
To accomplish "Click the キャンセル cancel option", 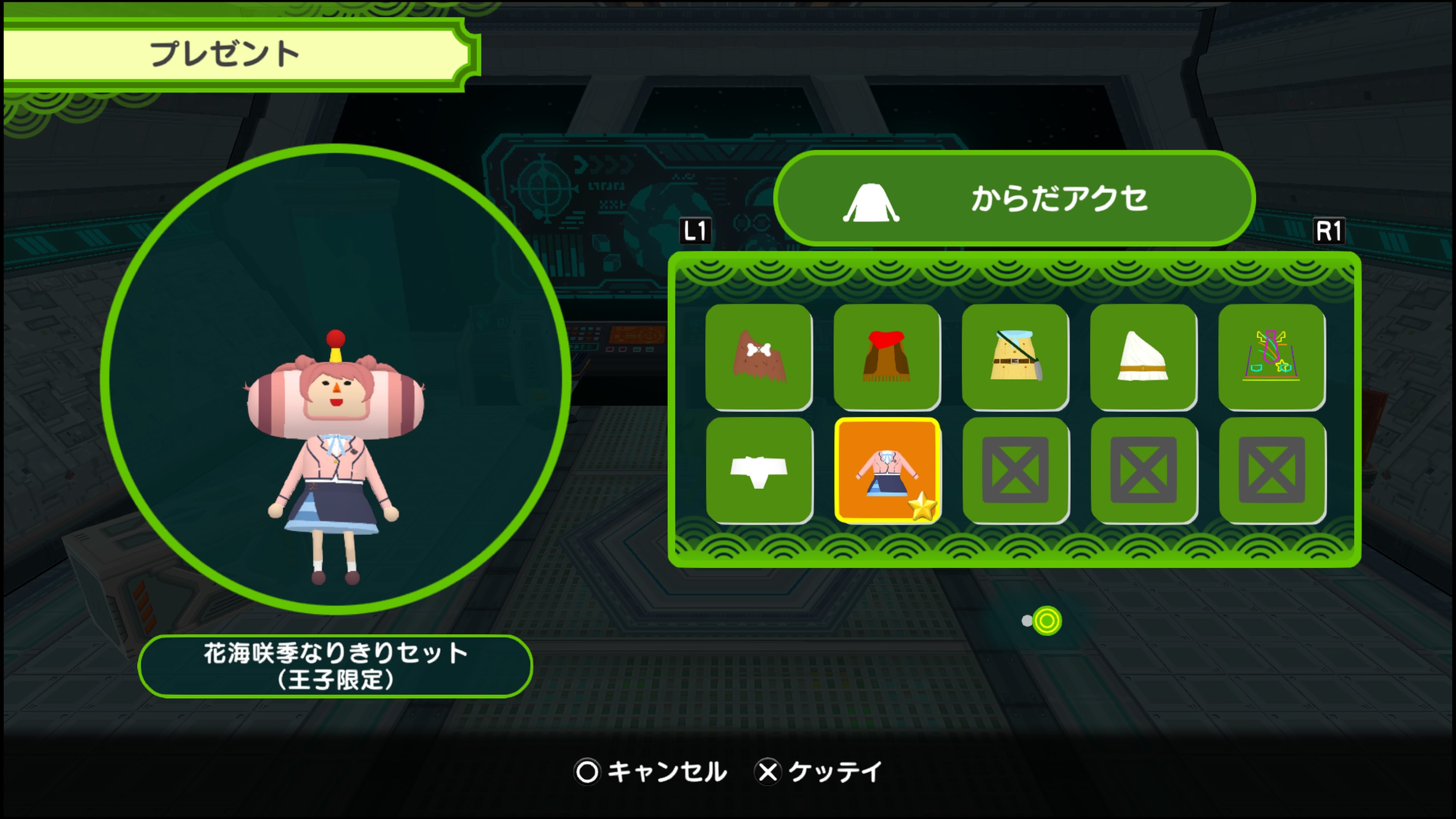I will pyautogui.click(x=651, y=772).
